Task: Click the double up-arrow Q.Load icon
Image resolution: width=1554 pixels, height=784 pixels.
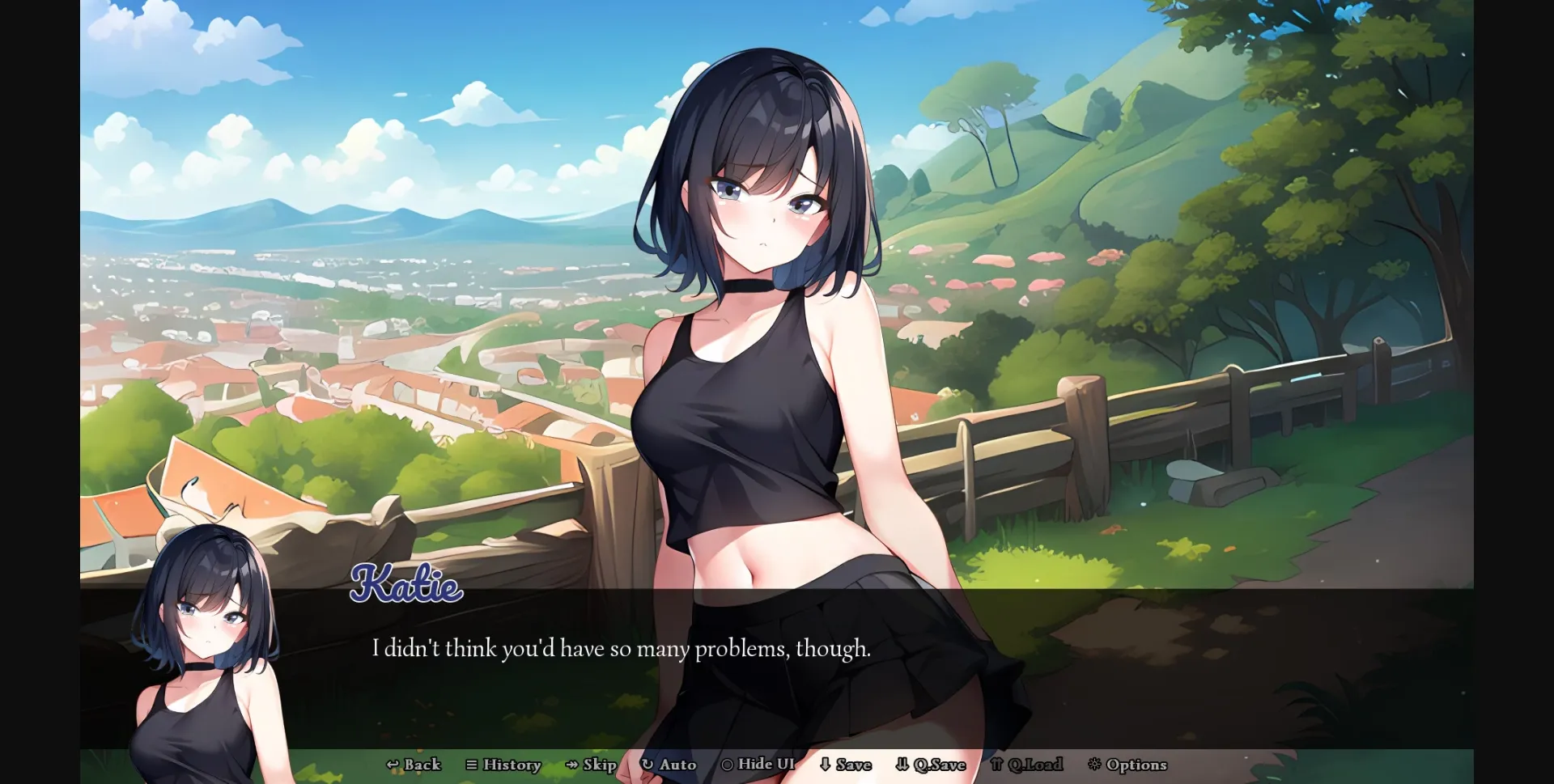Action: [997, 764]
